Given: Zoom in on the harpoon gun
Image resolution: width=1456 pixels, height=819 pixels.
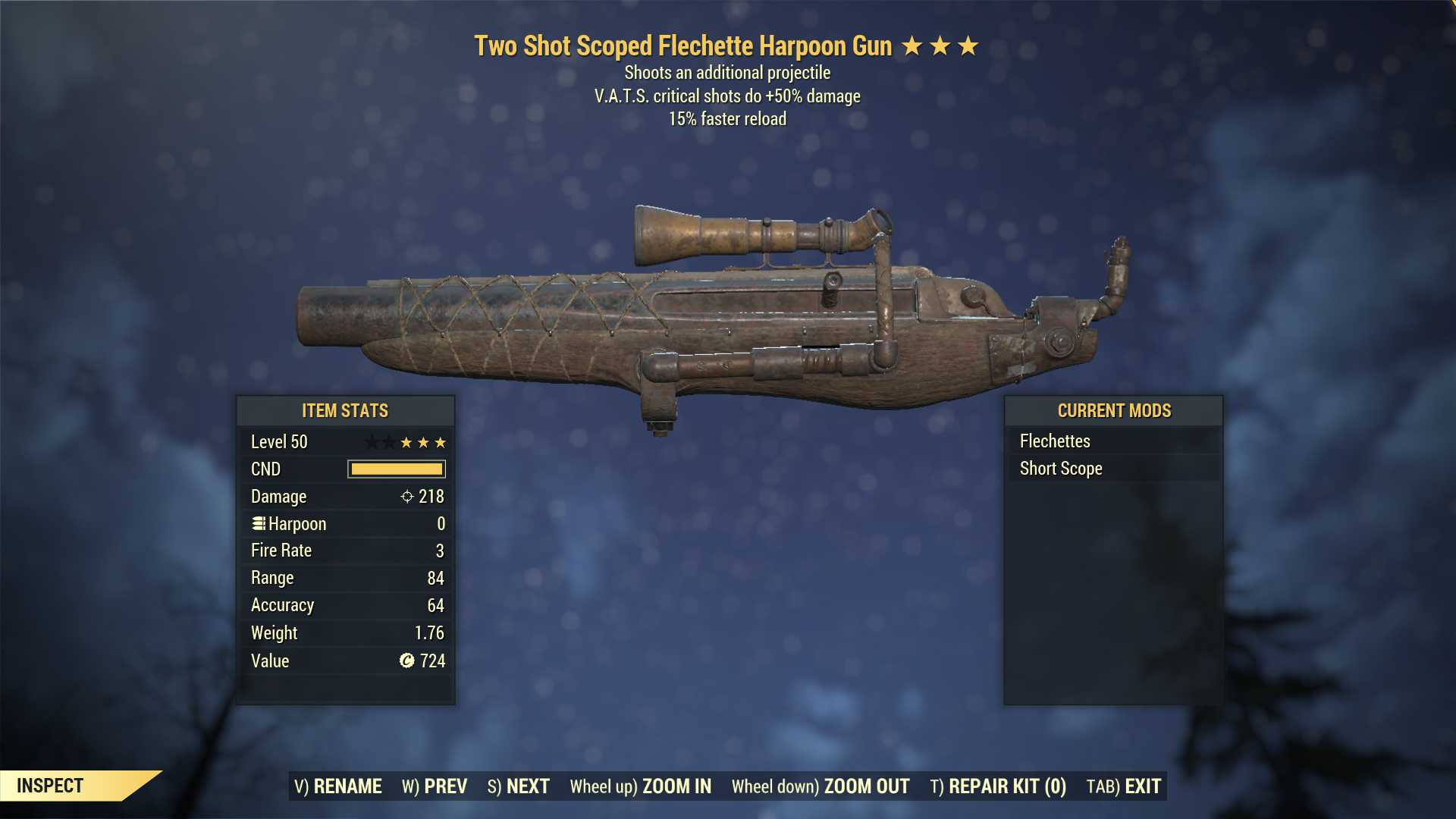Looking at the screenshot, I should click(641, 786).
